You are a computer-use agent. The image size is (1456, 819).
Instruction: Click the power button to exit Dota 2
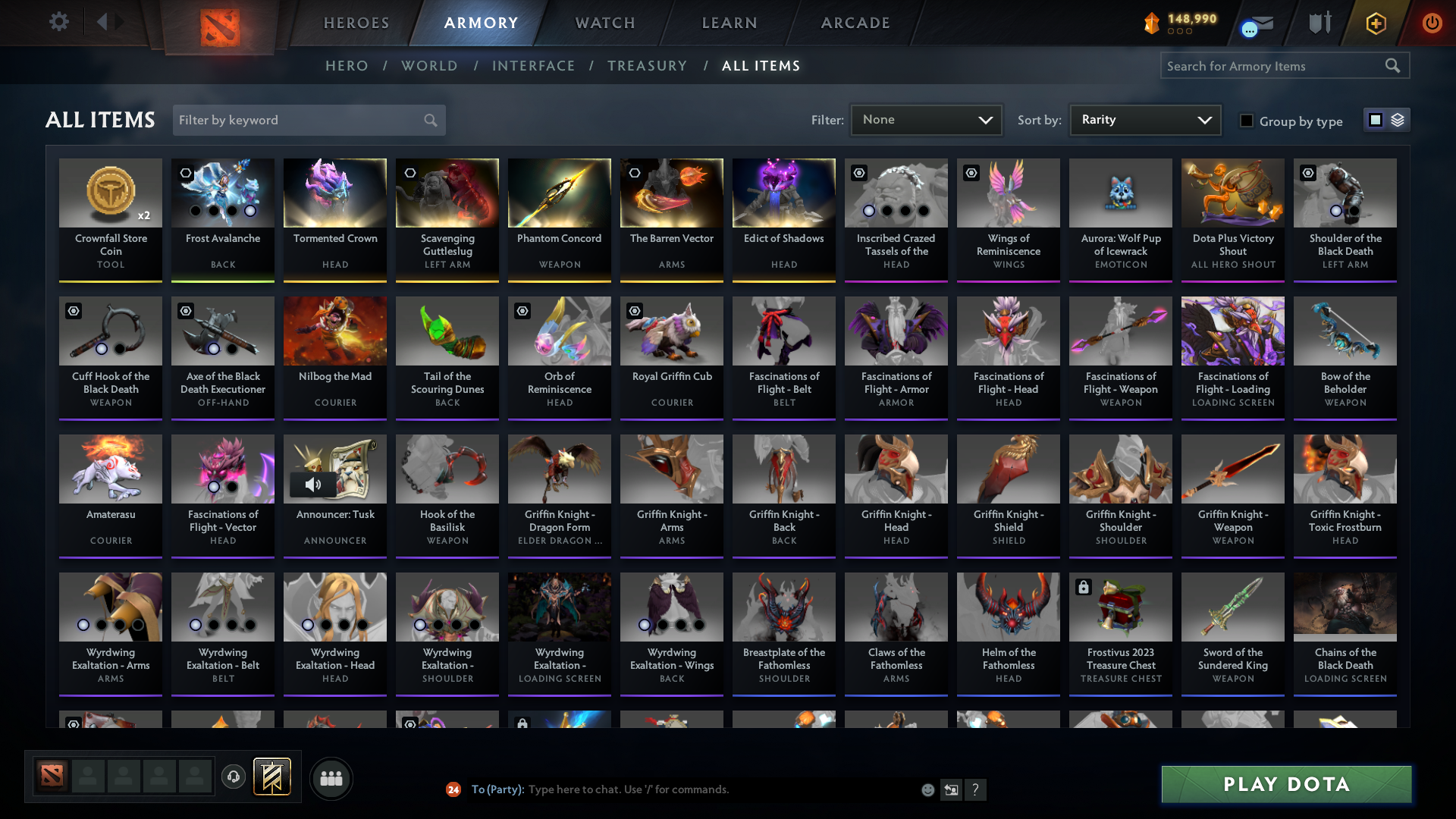point(1432,23)
